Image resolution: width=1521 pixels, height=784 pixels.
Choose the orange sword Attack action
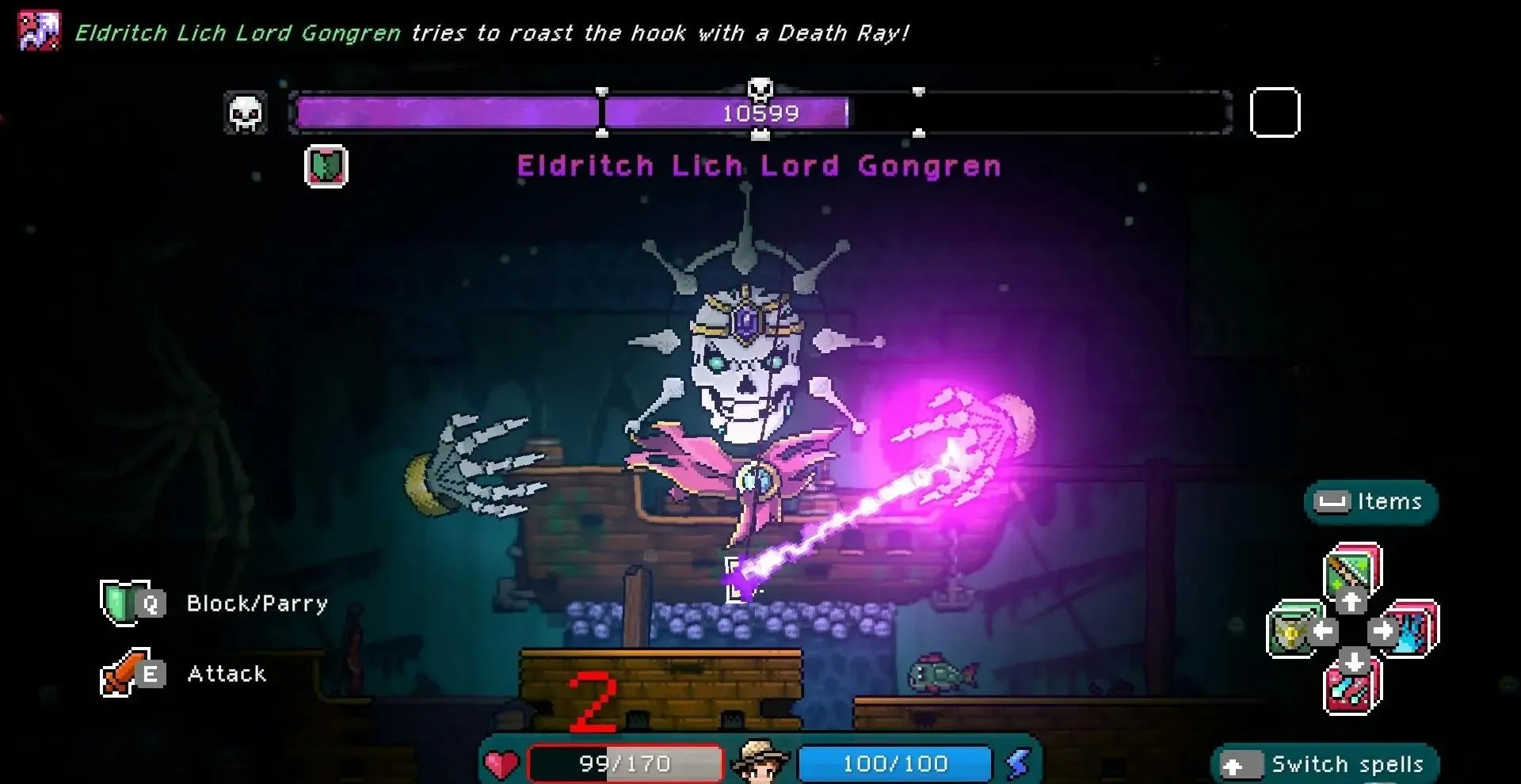(123, 674)
